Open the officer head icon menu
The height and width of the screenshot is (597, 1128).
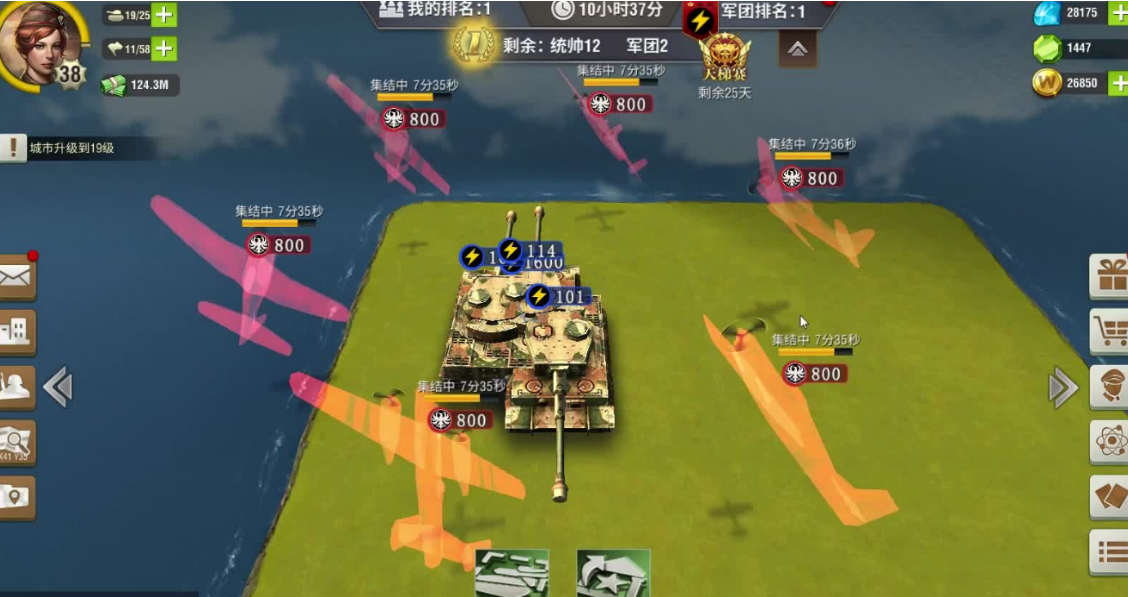1110,387
